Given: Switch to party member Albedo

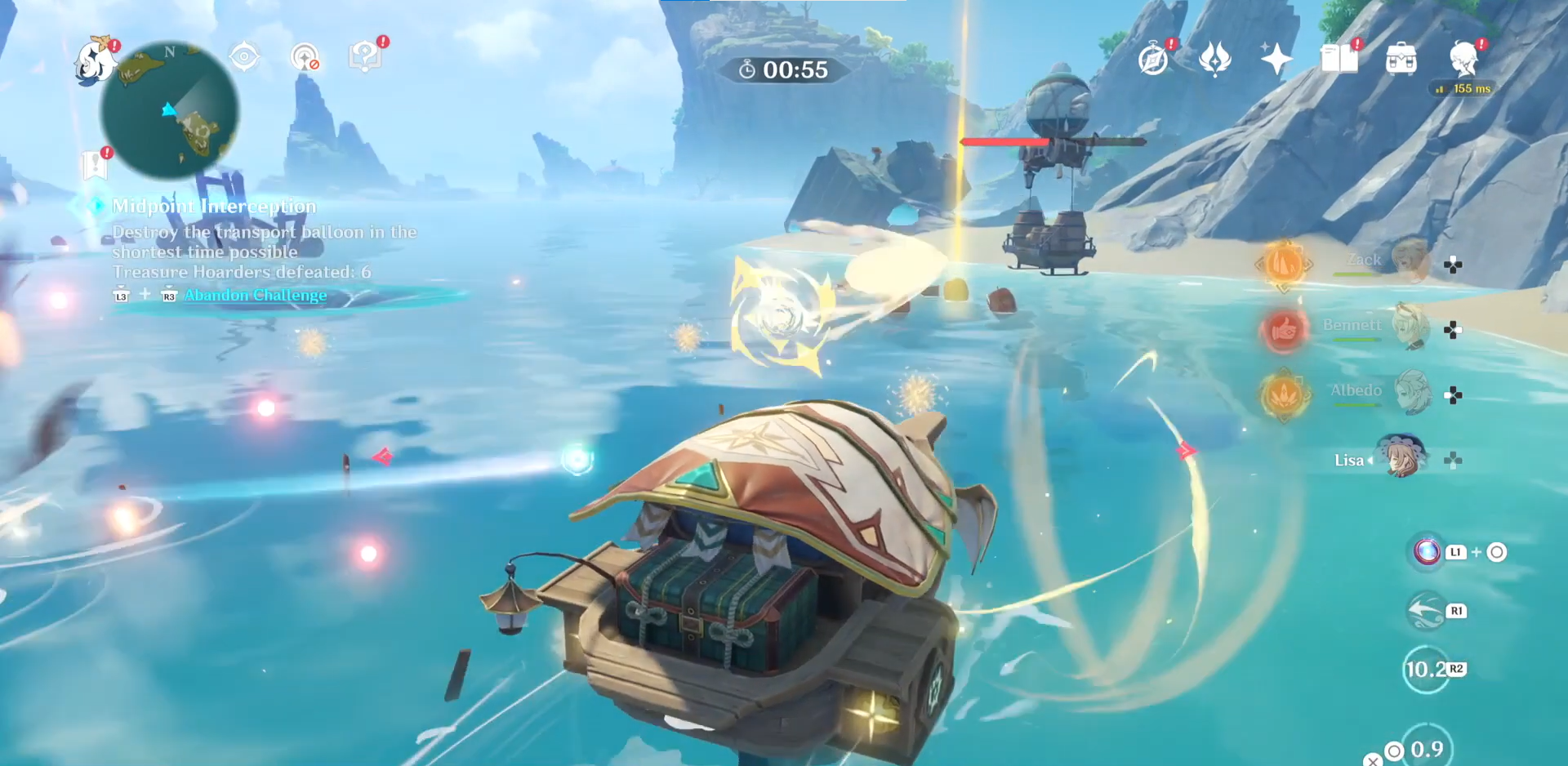Looking at the screenshot, I should pos(1411,391).
